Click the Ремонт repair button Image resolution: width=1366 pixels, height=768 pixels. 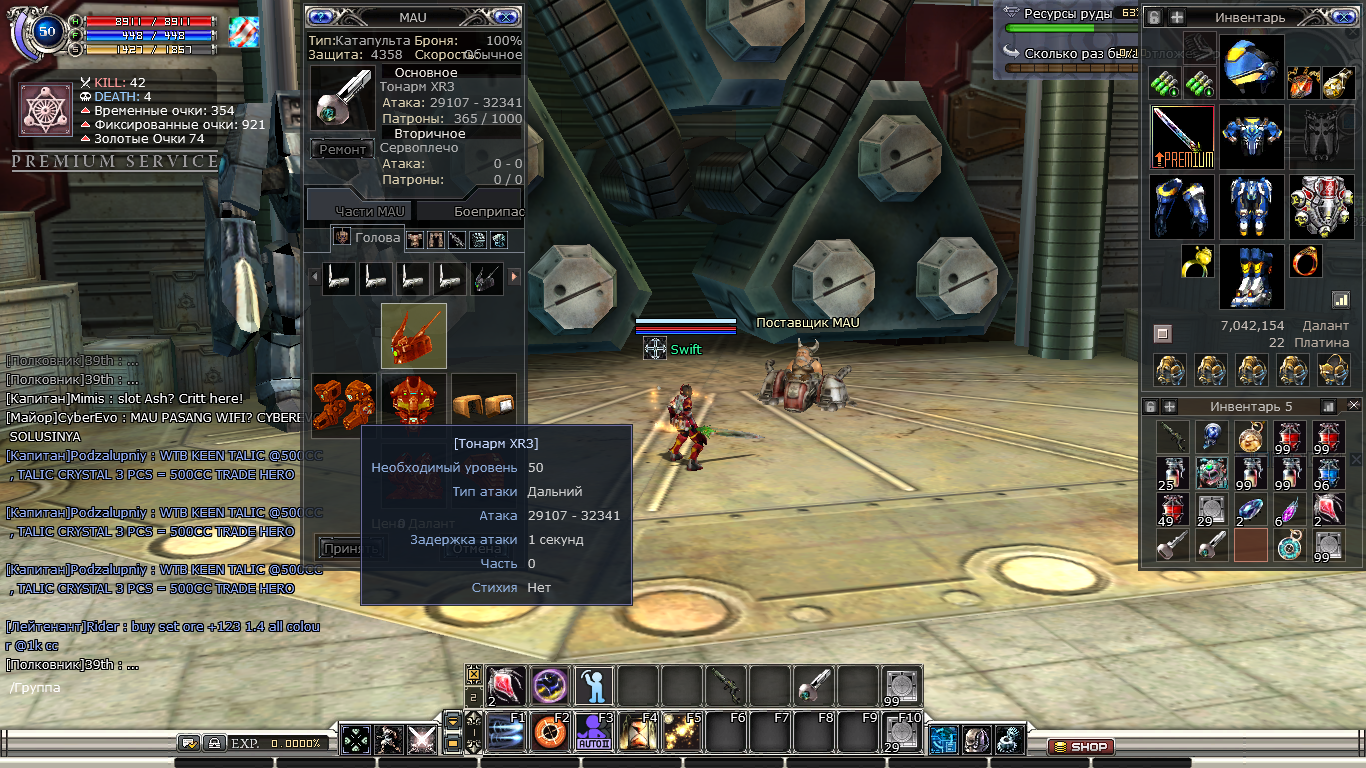pyautogui.click(x=343, y=149)
